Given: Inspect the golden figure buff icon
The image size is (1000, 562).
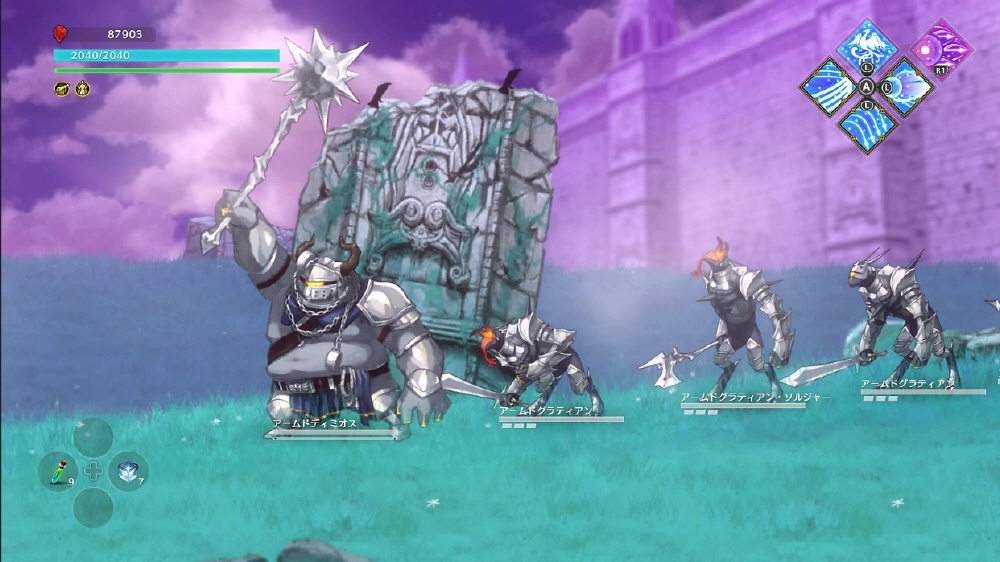Looking at the screenshot, I should [83, 89].
